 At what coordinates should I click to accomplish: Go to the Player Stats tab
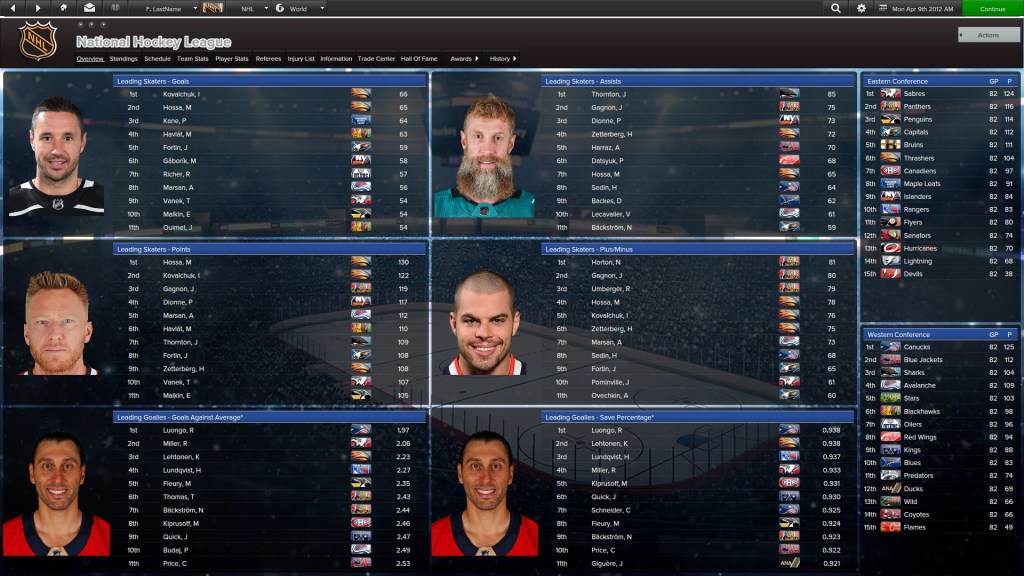[x=232, y=59]
